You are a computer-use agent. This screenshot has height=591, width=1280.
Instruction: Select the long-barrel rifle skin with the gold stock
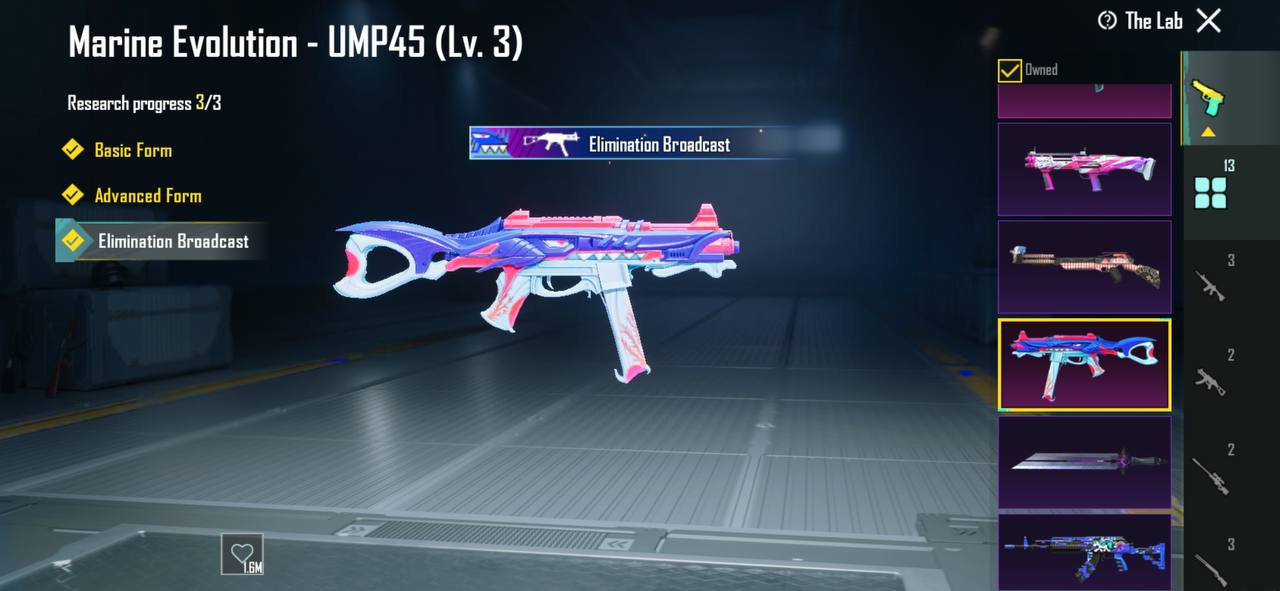click(x=1084, y=266)
